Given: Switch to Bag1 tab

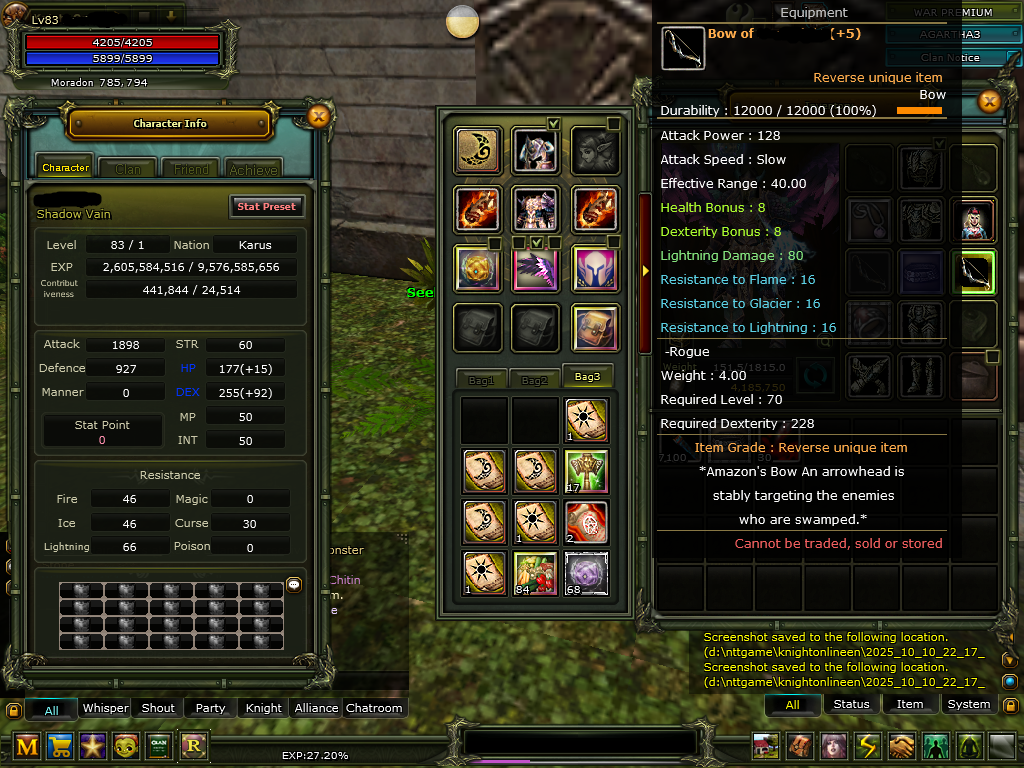Looking at the screenshot, I should [481, 380].
